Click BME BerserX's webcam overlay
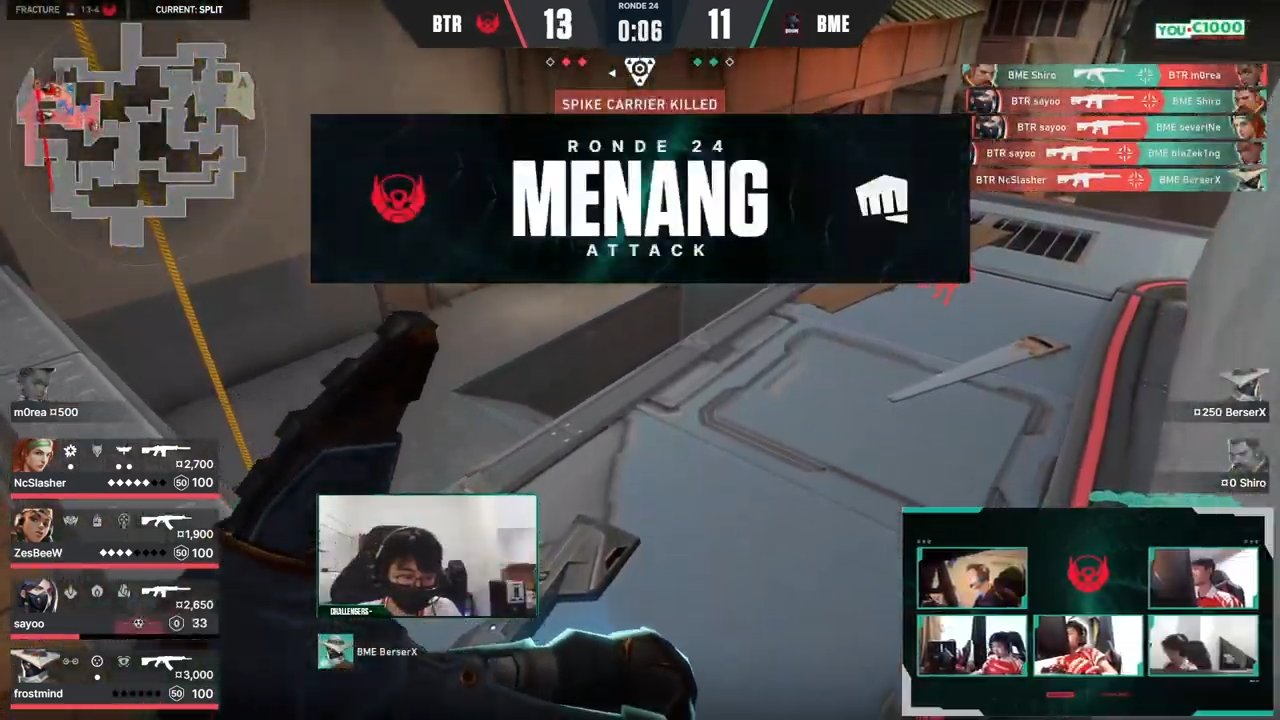Image resolution: width=1280 pixels, height=720 pixels. [427, 555]
